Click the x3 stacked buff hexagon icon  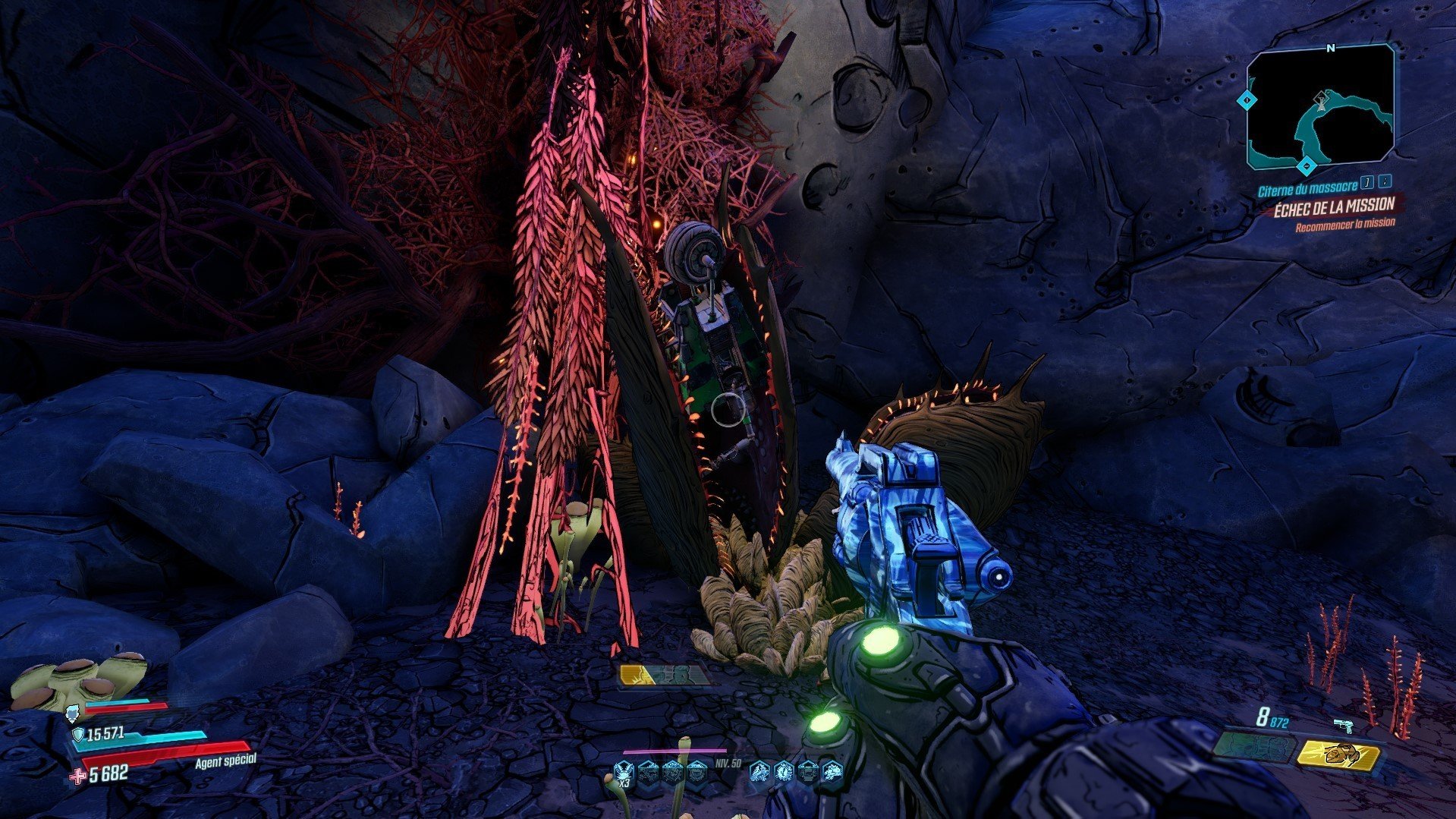[x=624, y=772]
